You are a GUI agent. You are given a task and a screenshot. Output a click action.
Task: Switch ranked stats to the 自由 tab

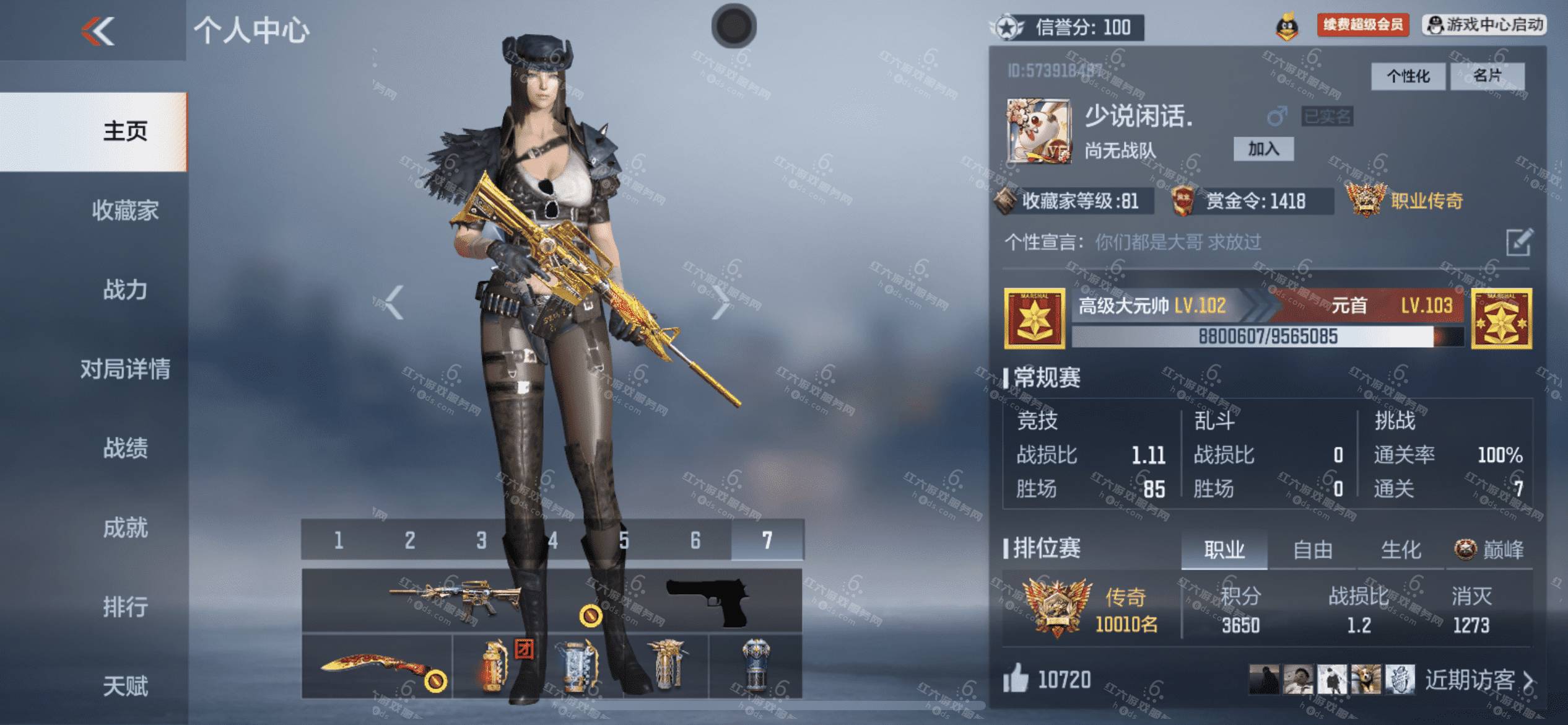pyautogui.click(x=1312, y=550)
